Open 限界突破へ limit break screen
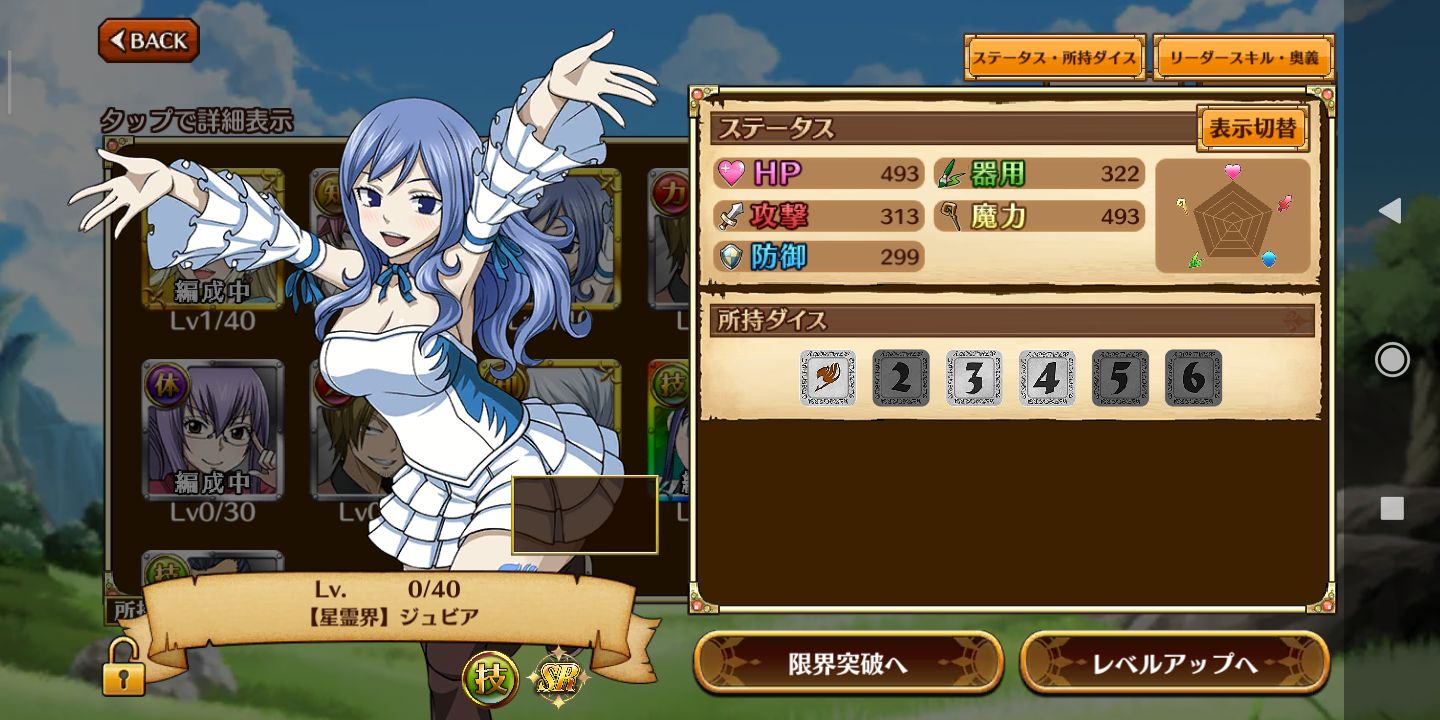 point(848,663)
